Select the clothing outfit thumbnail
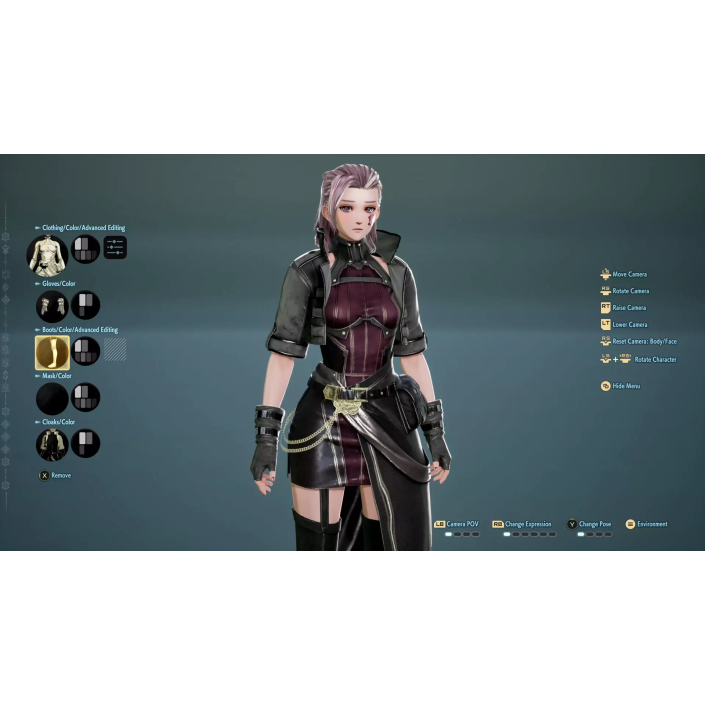 coord(46,255)
